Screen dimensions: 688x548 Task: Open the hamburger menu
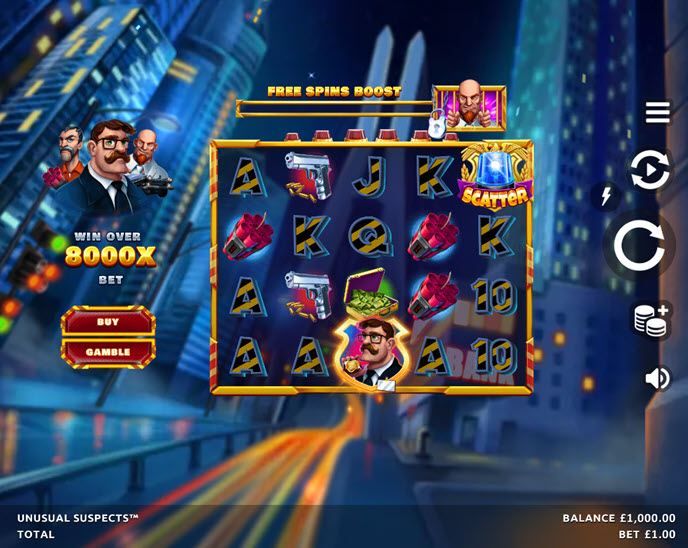pyautogui.click(x=657, y=112)
